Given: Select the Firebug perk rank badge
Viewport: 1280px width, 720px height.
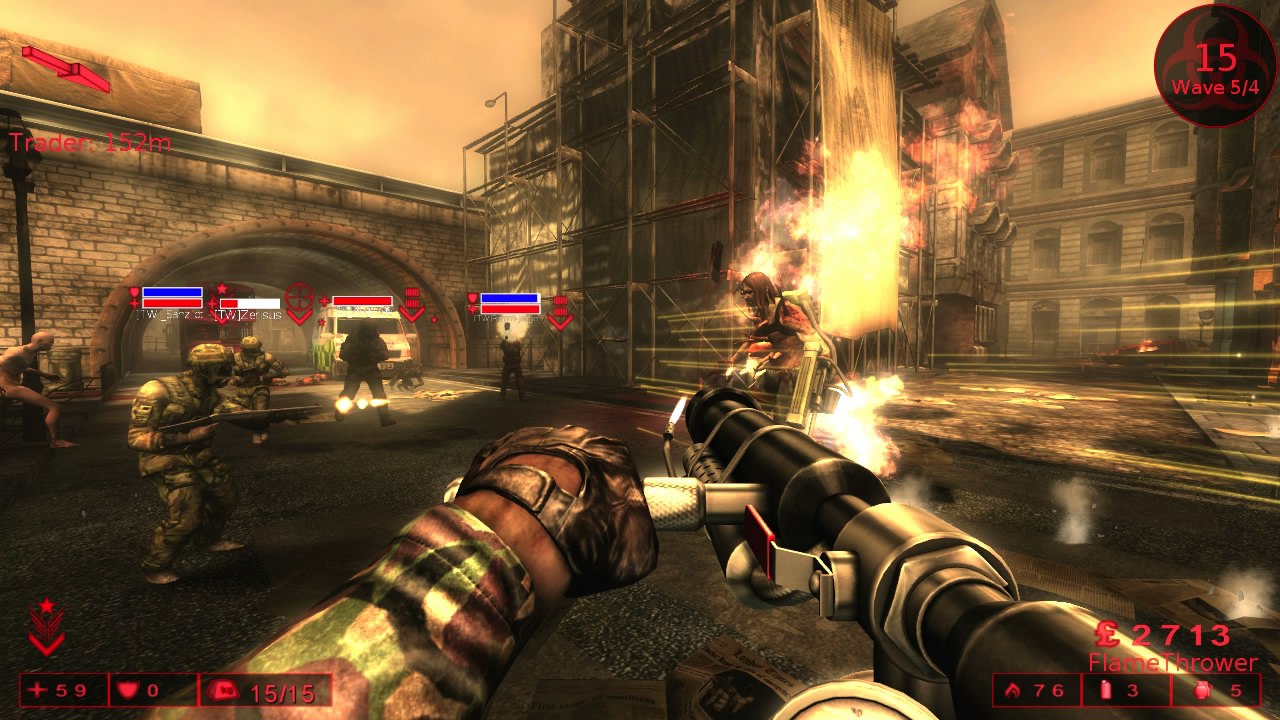Looking at the screenshot, I should [x=46, y=628].
